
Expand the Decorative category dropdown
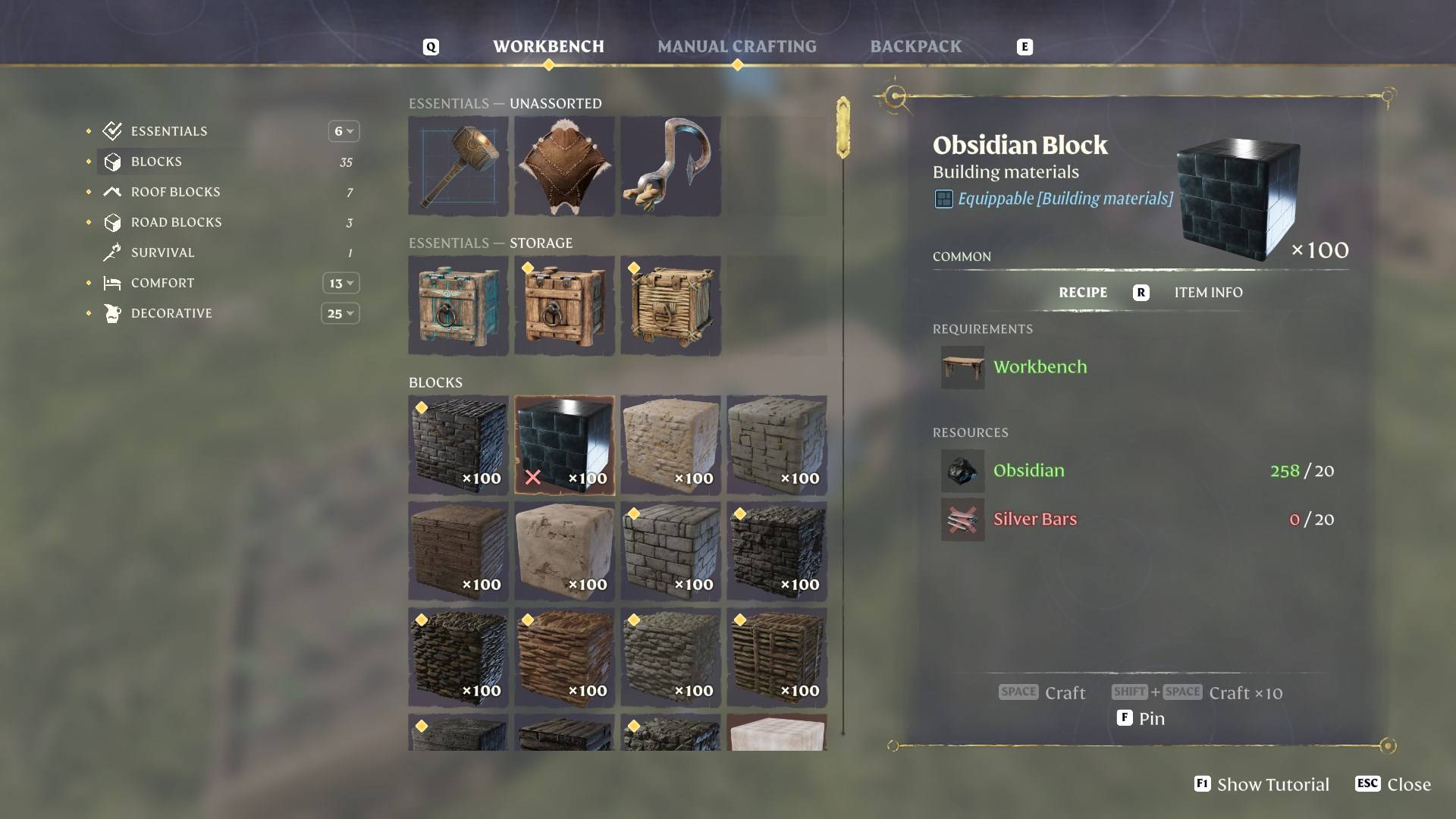click(x=340, y=313)
